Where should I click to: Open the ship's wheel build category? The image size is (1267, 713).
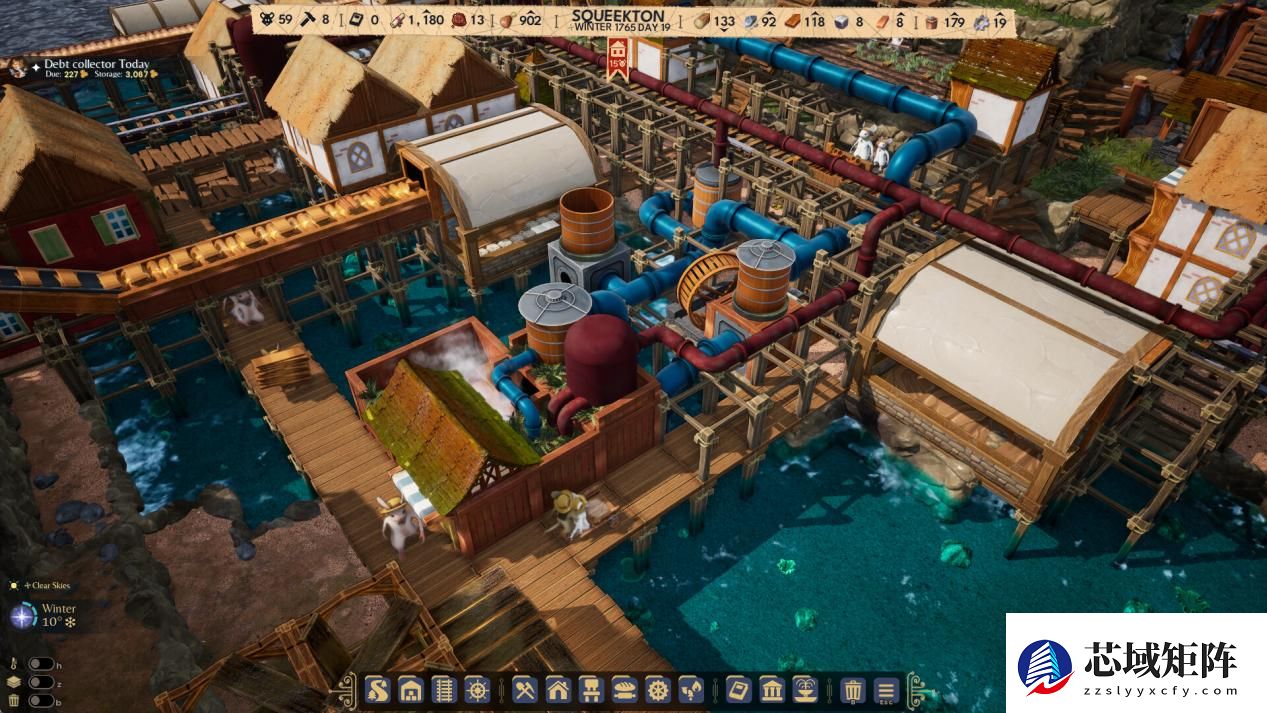tap(479, 689)
